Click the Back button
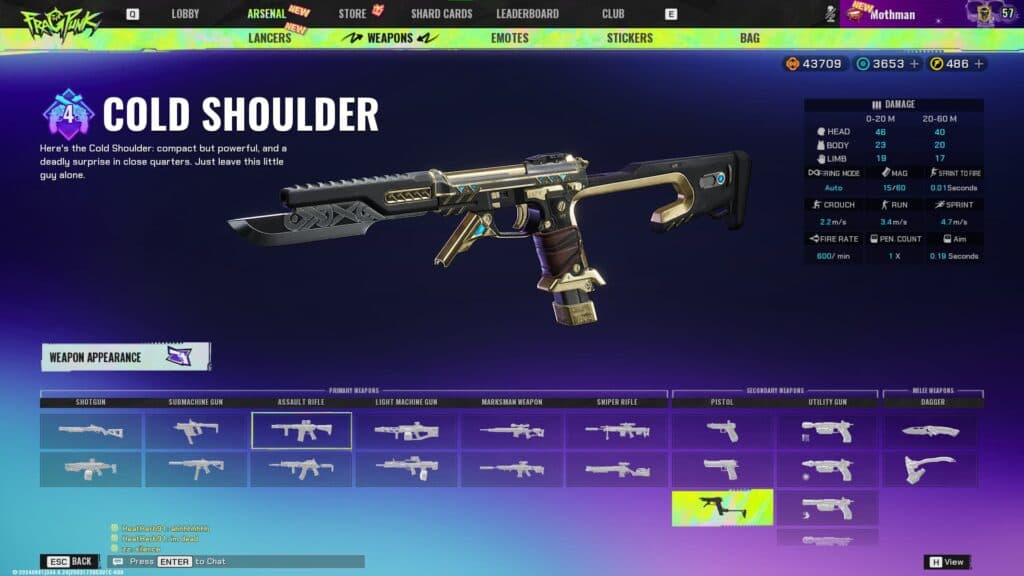The width and height of the screenshot is (1024, 576). [69, 561]
